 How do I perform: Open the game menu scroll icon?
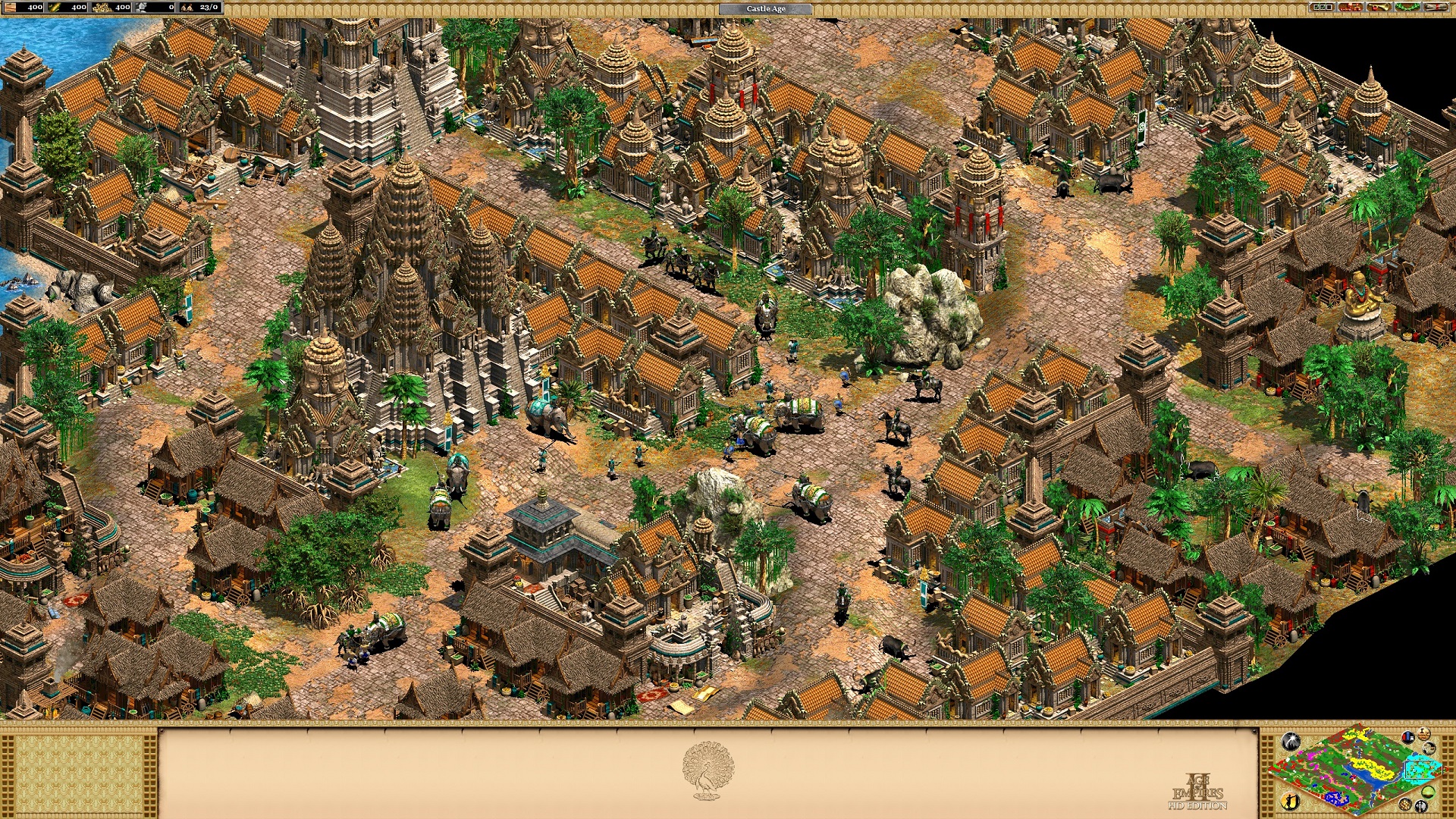(x=1438, y=8)
